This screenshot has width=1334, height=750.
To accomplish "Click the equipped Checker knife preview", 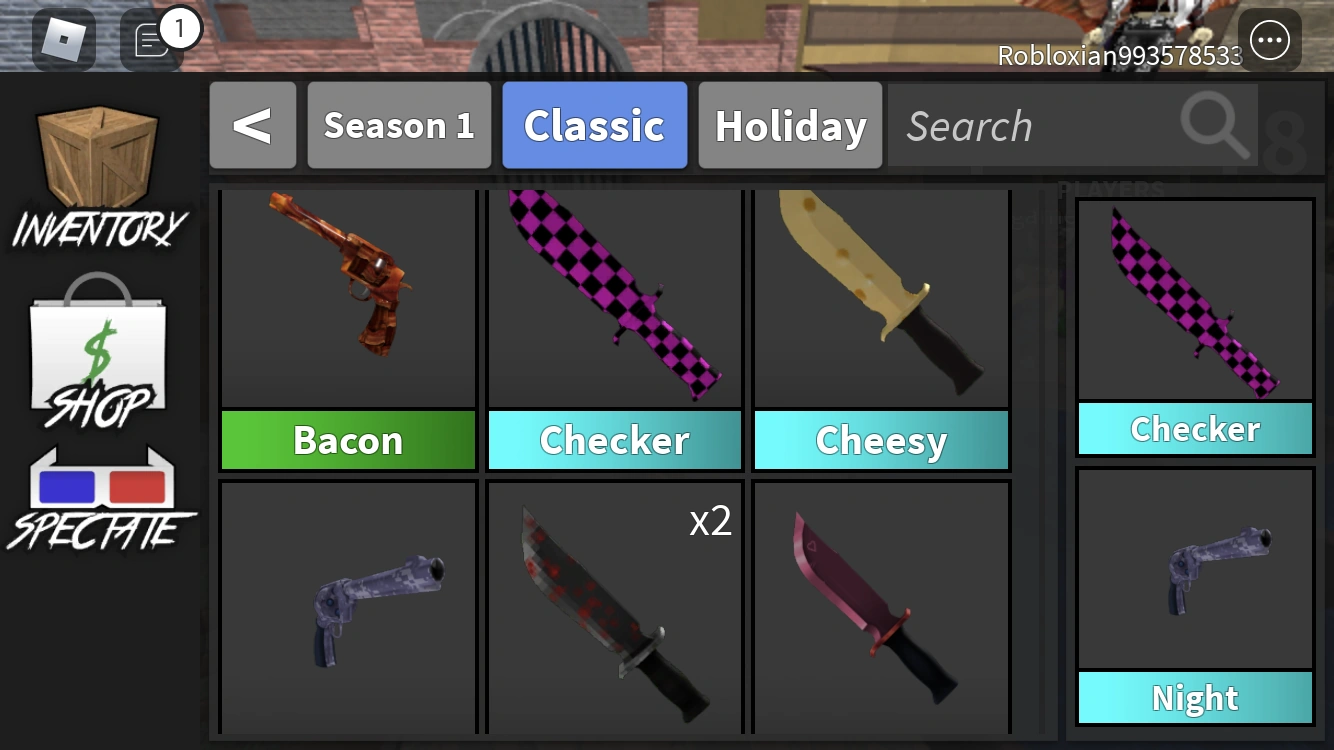I will pyautogui.click(x=1195, y=300).
